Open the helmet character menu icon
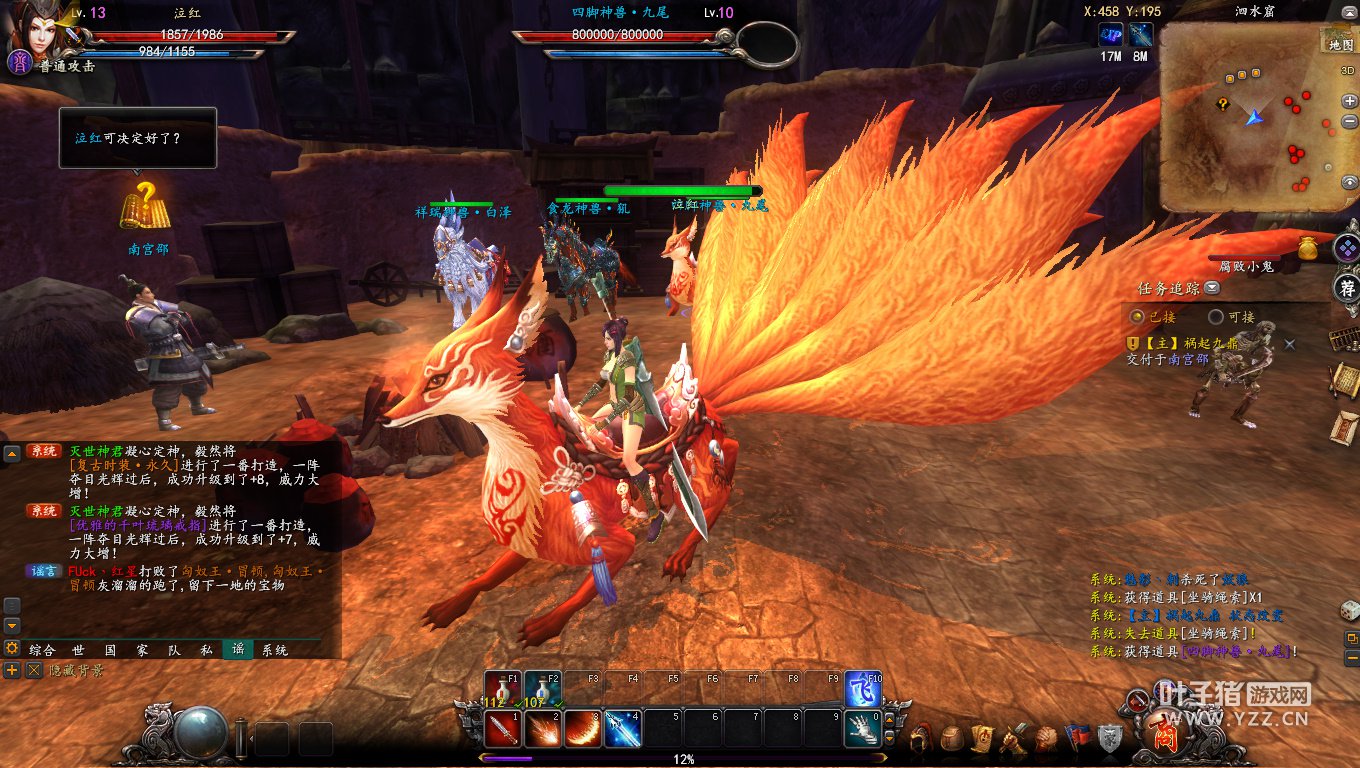1360x768 pixels. point(922,738)
